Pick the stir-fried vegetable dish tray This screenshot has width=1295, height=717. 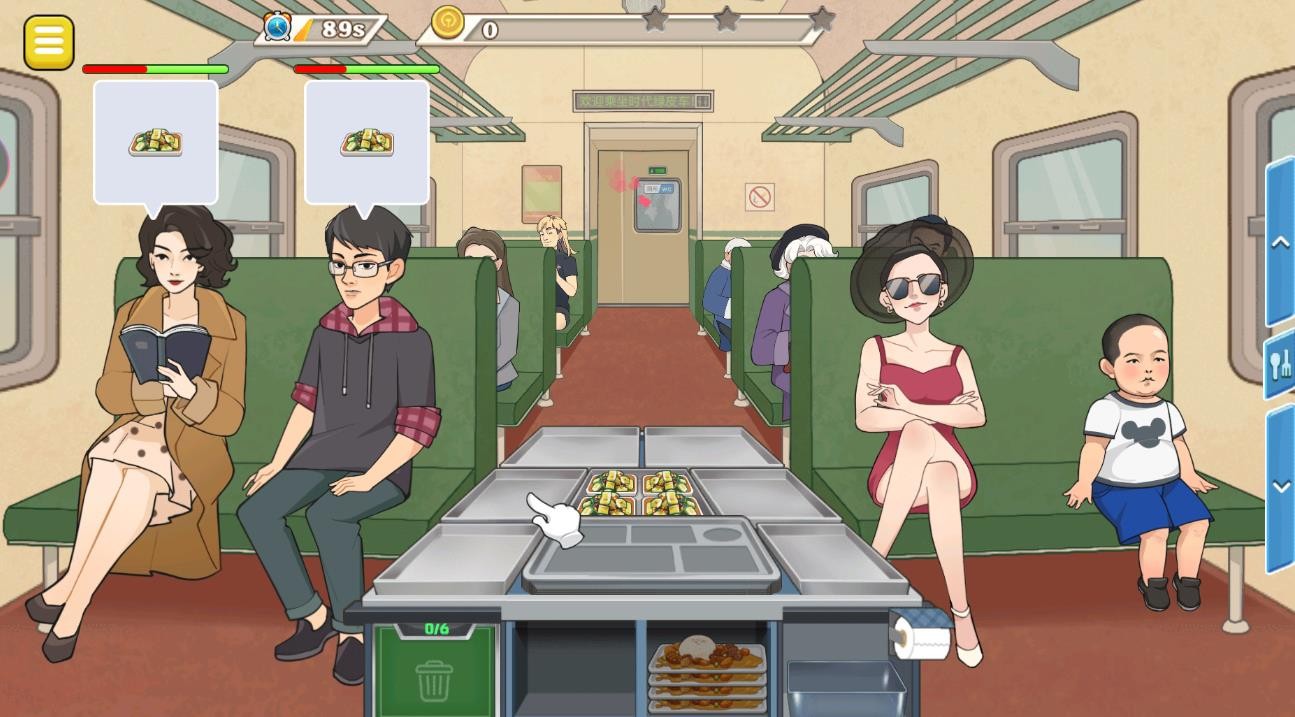point(640,493)
